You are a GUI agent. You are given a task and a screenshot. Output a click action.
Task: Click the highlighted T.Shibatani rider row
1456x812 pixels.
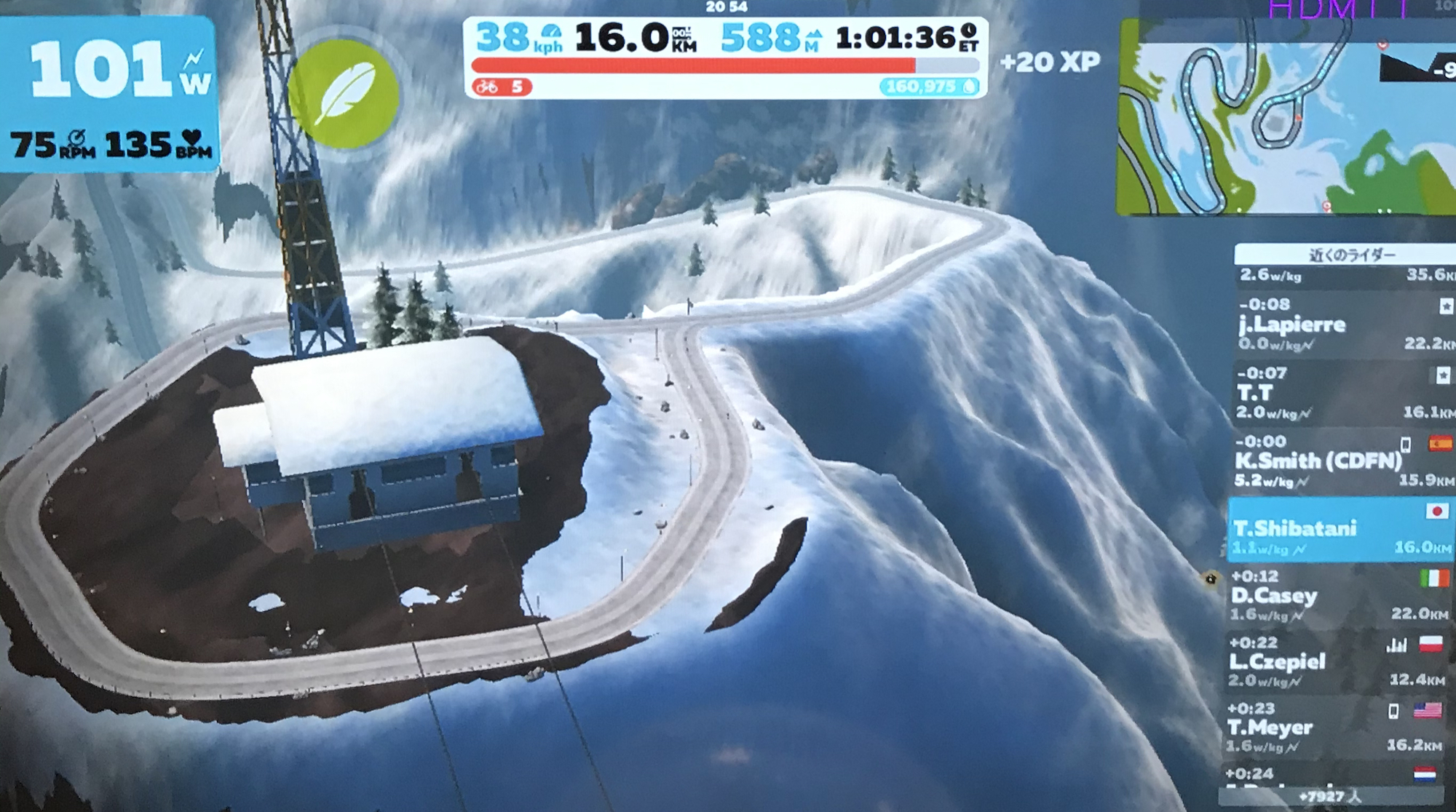coord(1340,530)
